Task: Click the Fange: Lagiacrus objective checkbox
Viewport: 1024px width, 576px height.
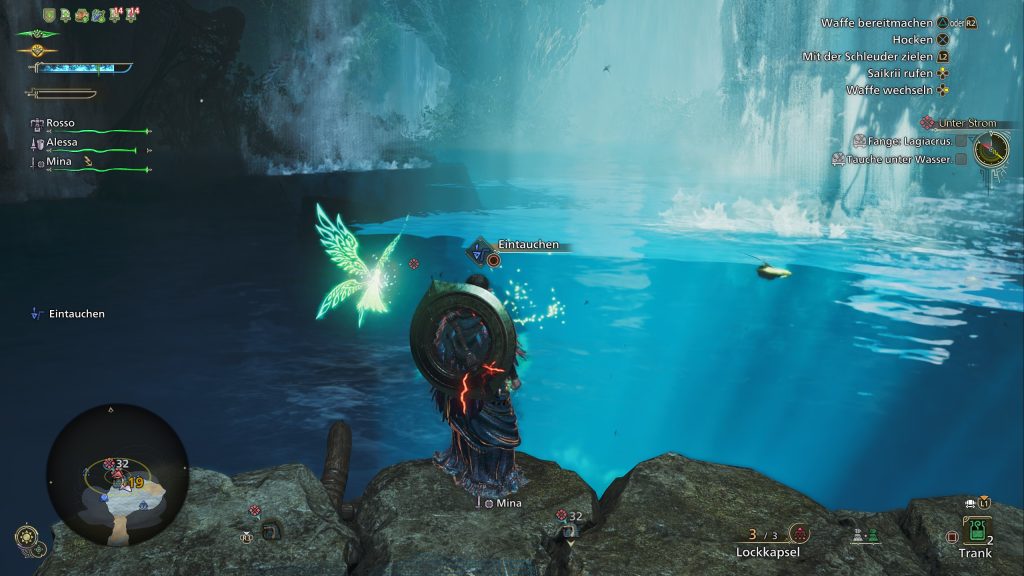Action: [x=961, y=141]
